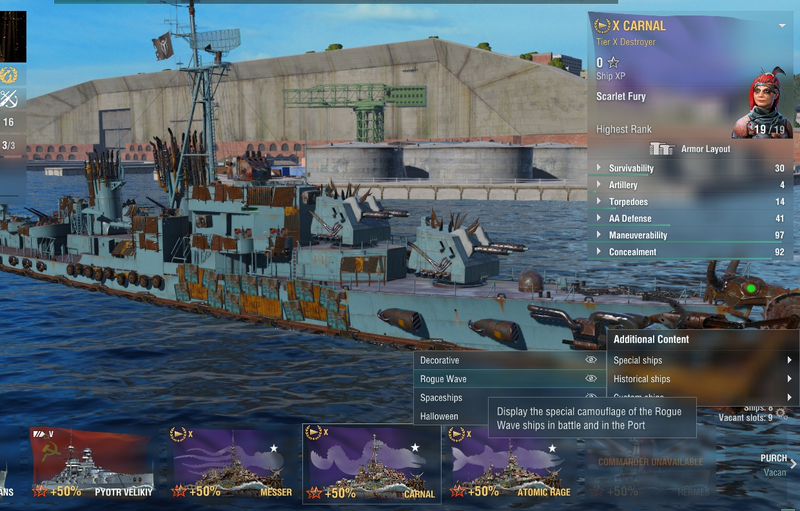
Task: Toggle Decorative camouflage display
Action: [591, 360]
